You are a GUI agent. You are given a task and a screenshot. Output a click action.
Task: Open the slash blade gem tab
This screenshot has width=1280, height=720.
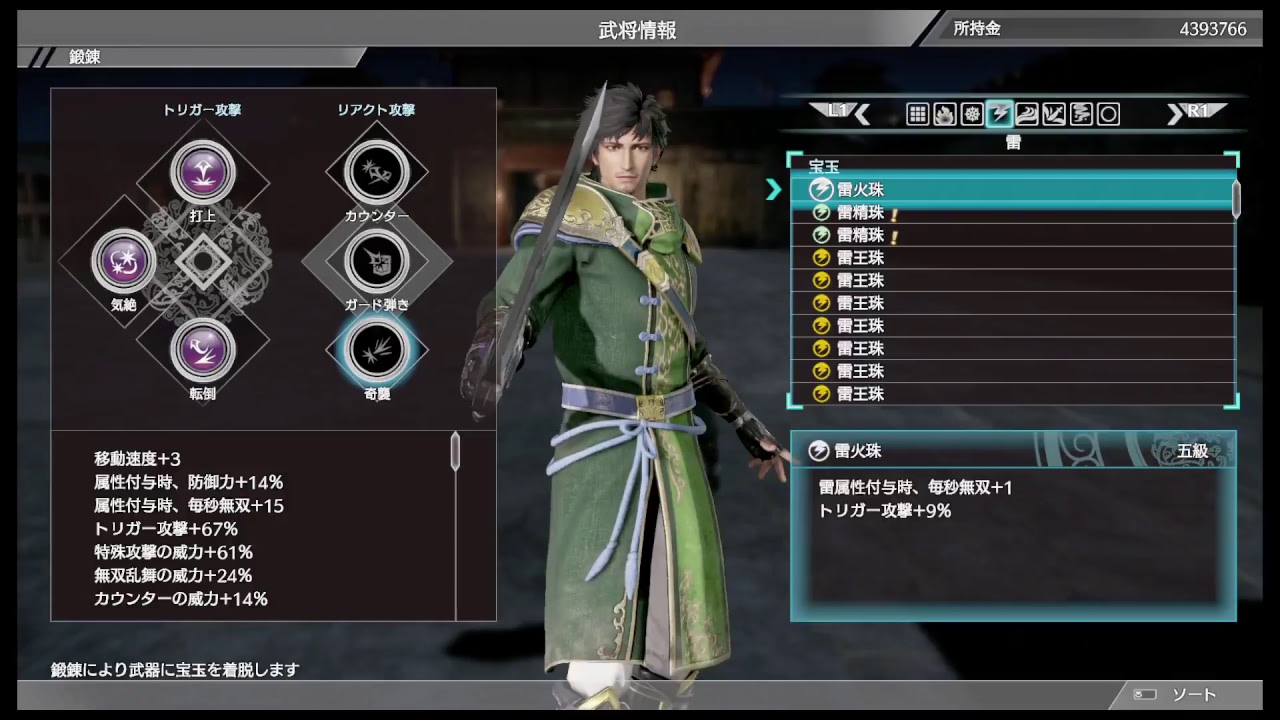pos(1053,114)
